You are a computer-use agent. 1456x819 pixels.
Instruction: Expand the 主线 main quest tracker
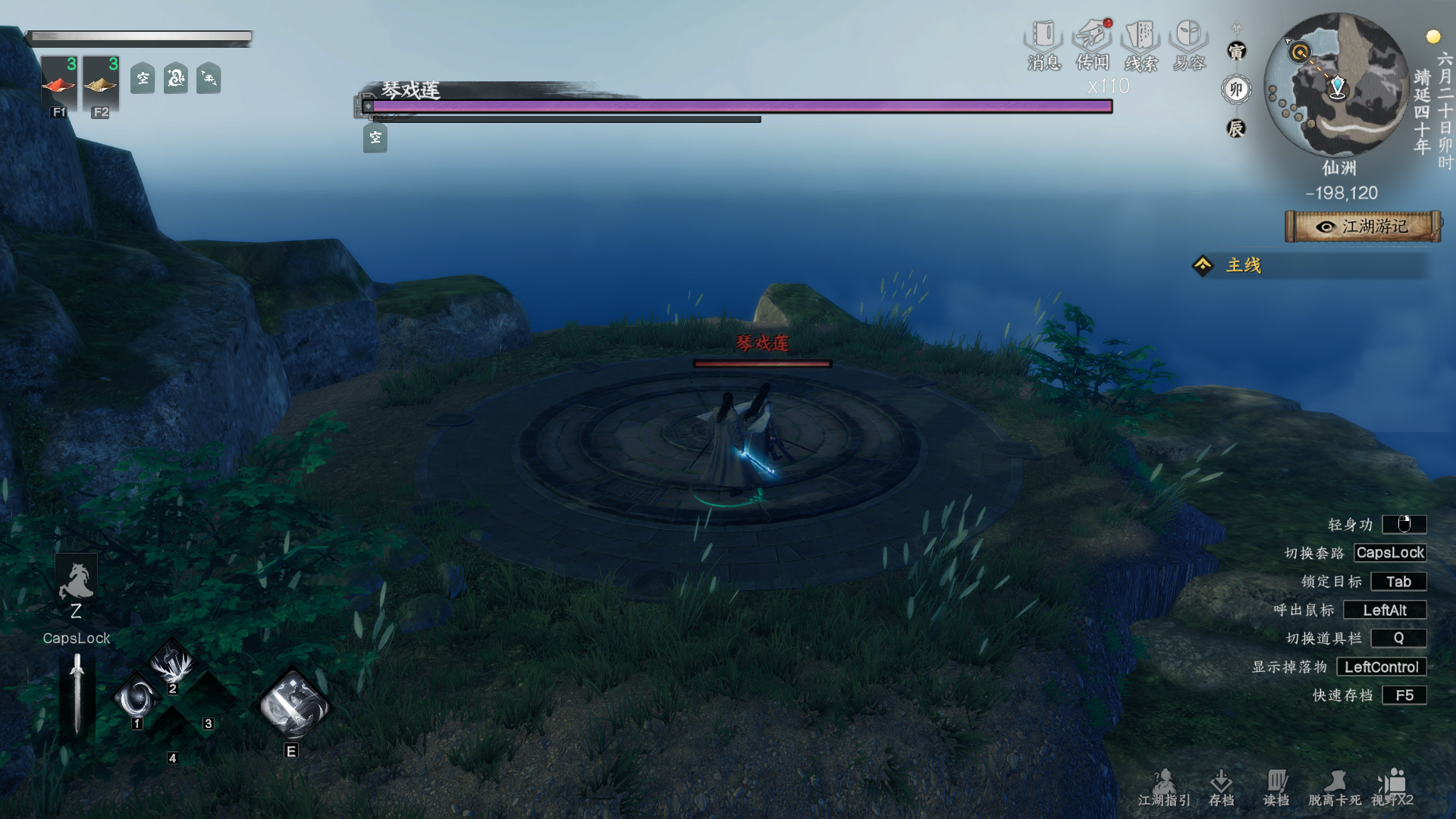pos(1244,265)
